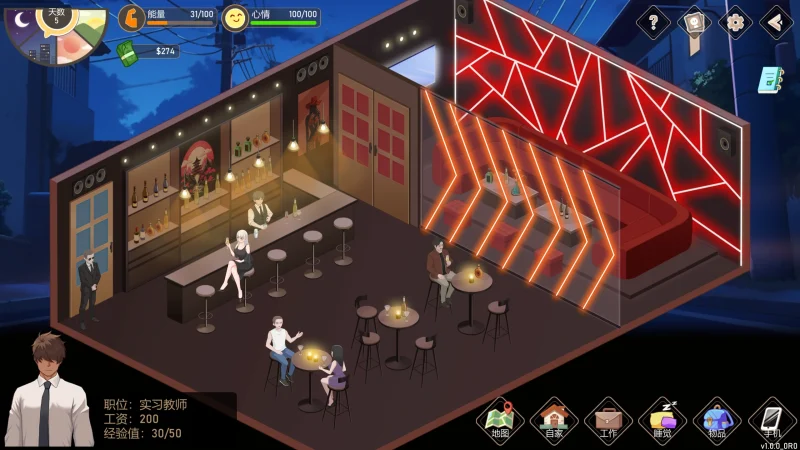800x450 pixels.
Task: Choose the sleep (睡觉) pillow button
Action: pos(662,420)
